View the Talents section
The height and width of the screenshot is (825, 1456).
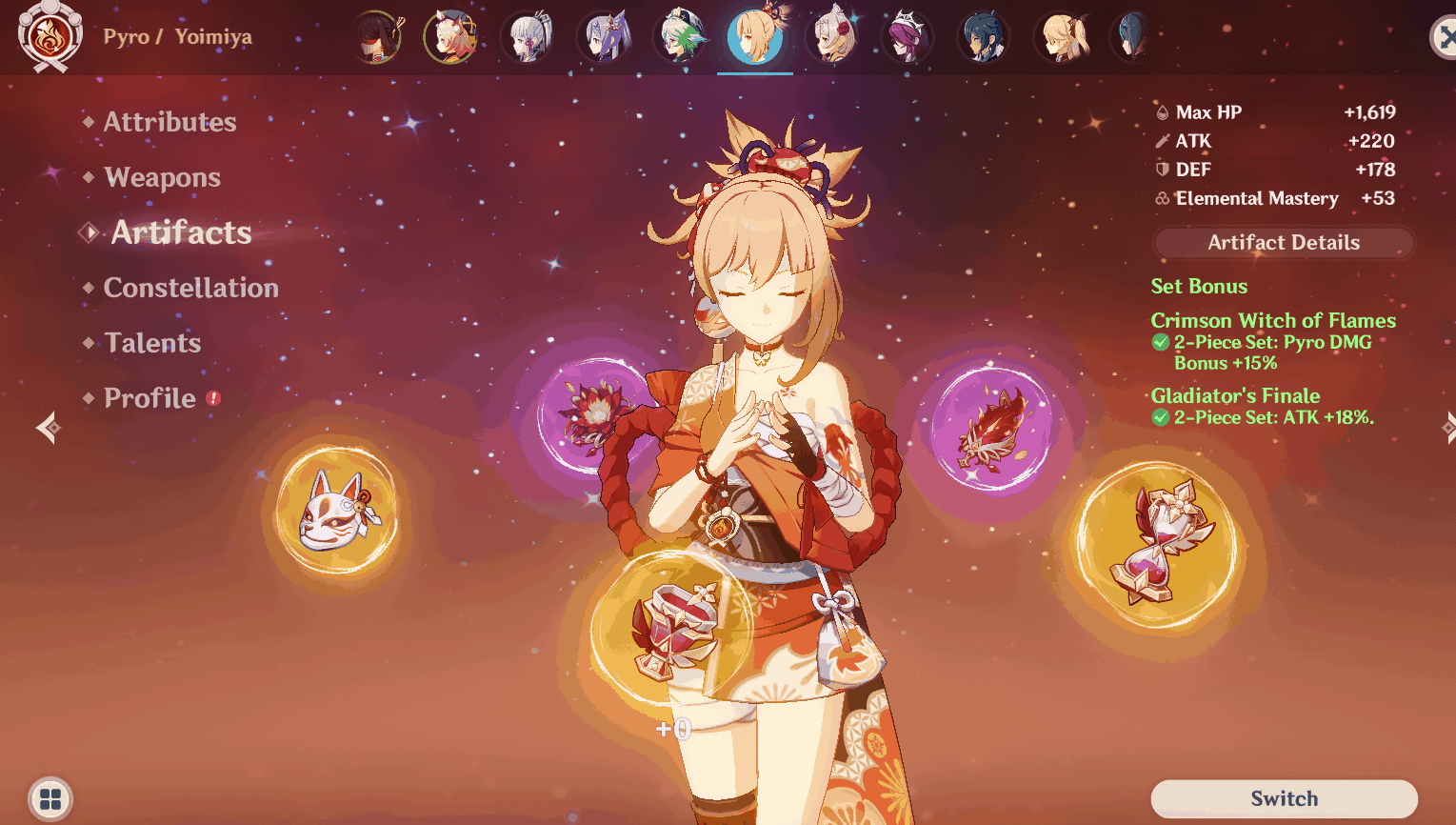point(152,342)
